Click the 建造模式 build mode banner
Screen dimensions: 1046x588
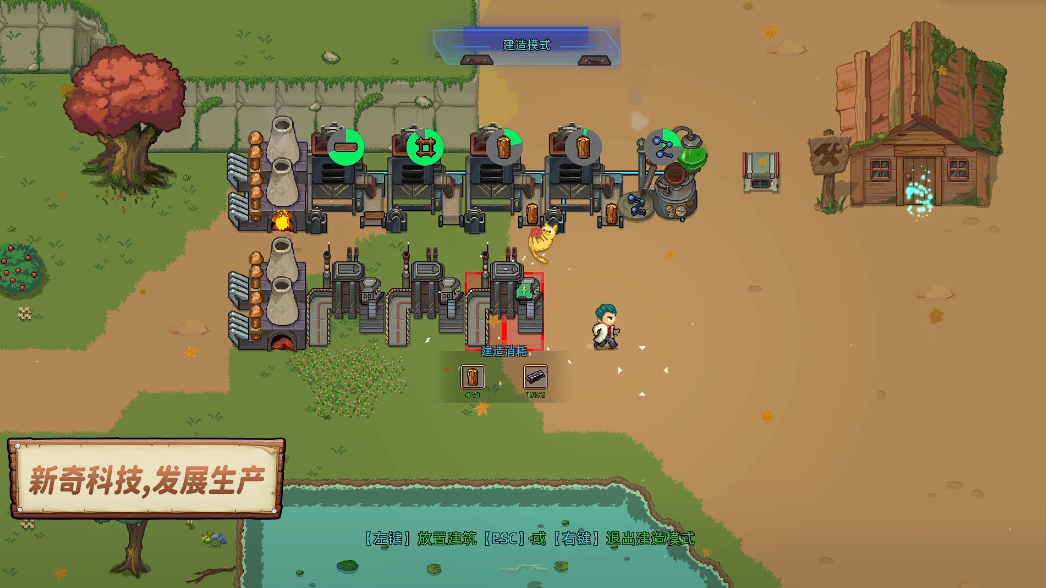click(x=526, y=45)
